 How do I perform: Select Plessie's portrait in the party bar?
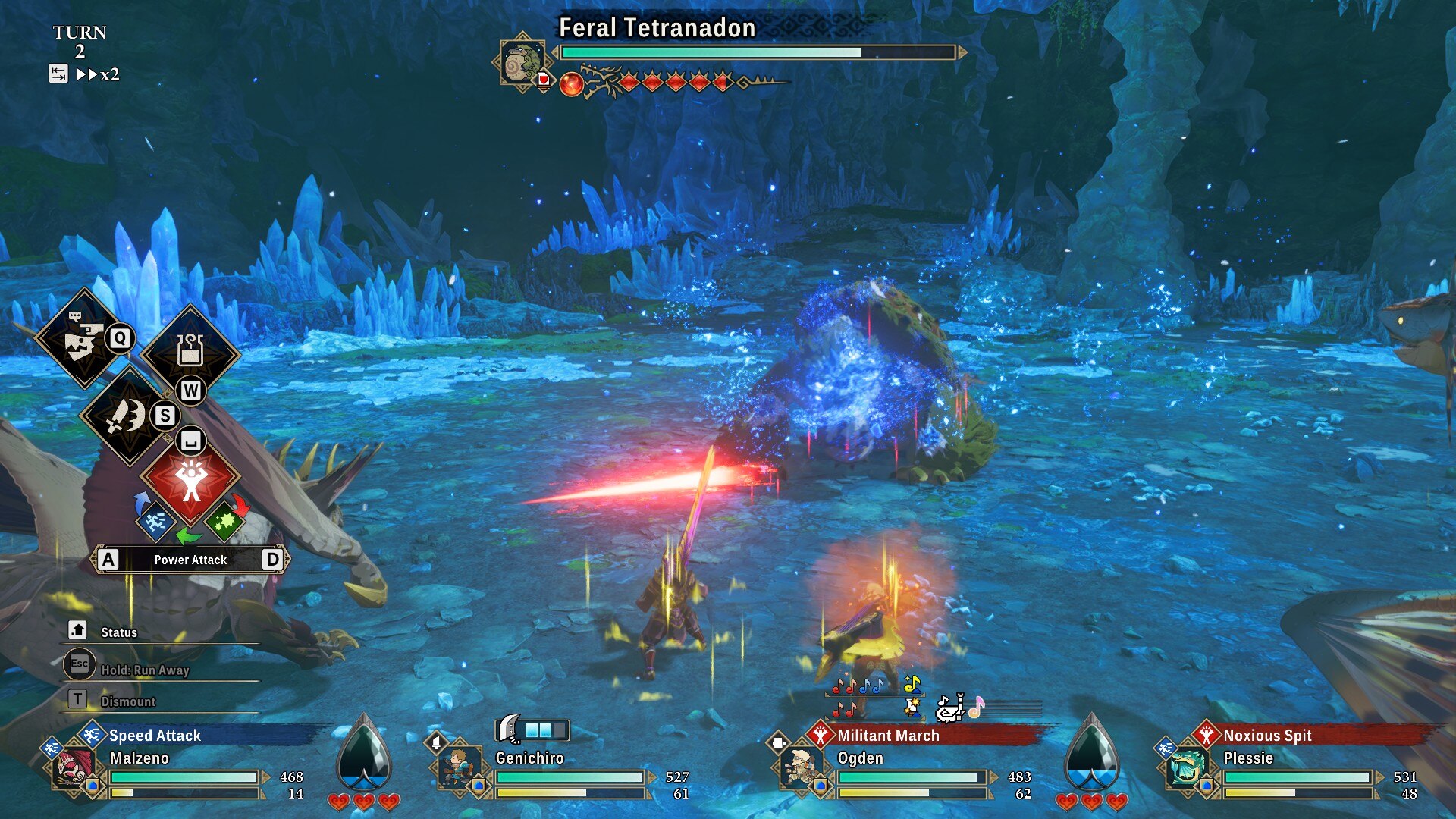click(x=1186, y=766)
